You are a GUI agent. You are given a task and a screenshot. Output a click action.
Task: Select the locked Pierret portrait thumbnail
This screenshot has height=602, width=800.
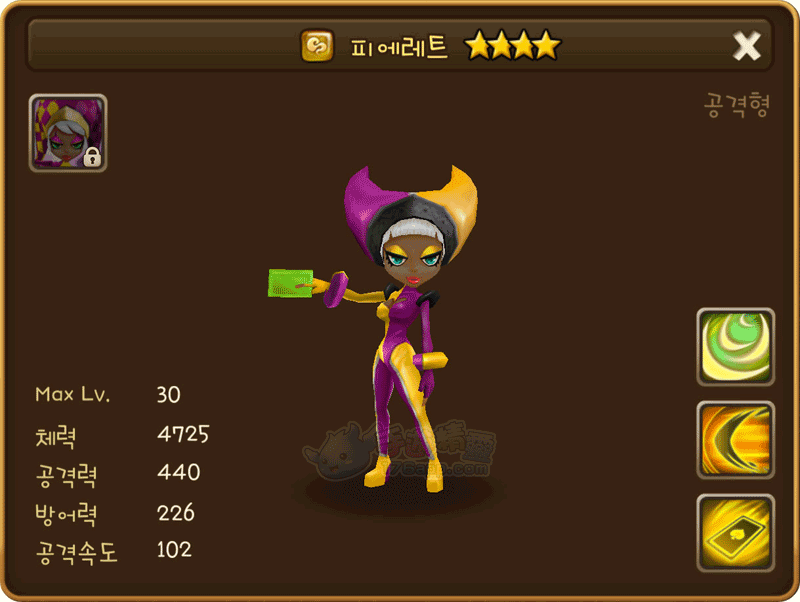(x=68, y=133)
